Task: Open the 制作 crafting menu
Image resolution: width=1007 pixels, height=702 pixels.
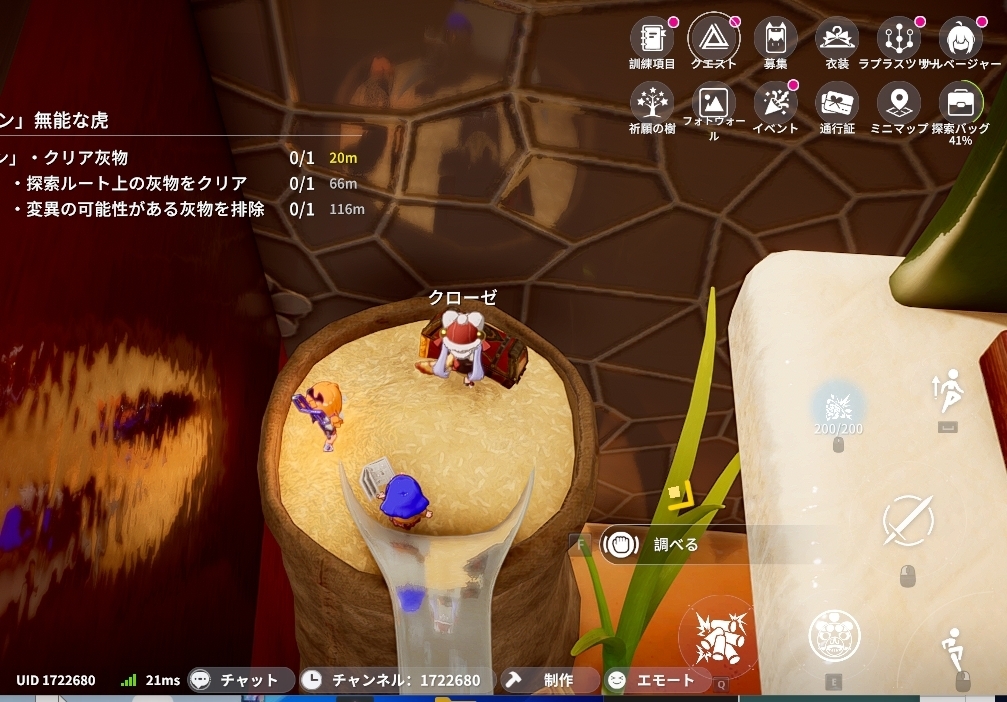Action: [x=550, y=680]
